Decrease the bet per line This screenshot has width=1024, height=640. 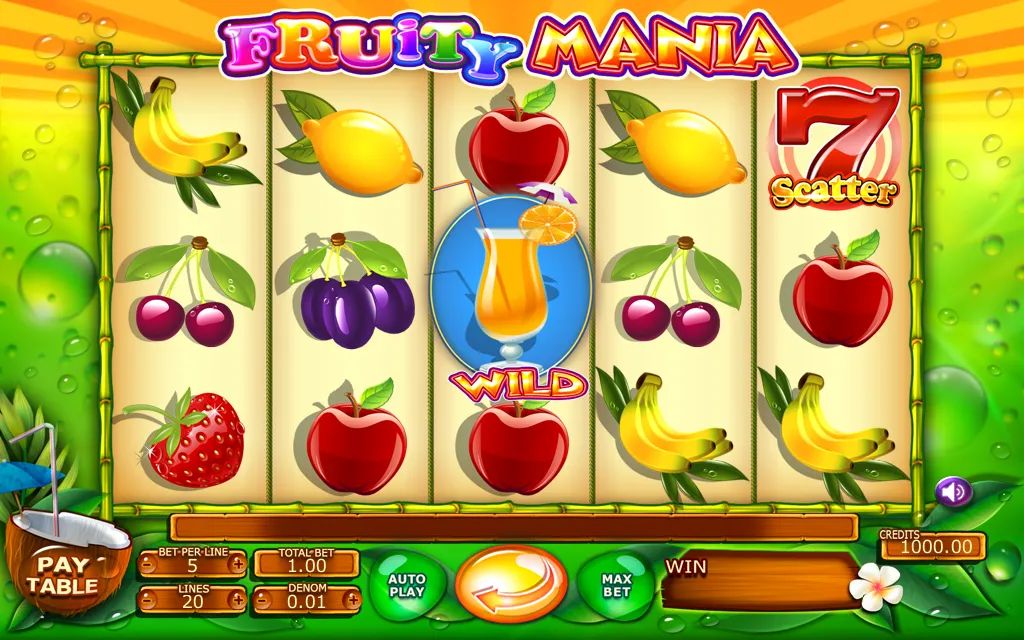click(x=147, y=564)
